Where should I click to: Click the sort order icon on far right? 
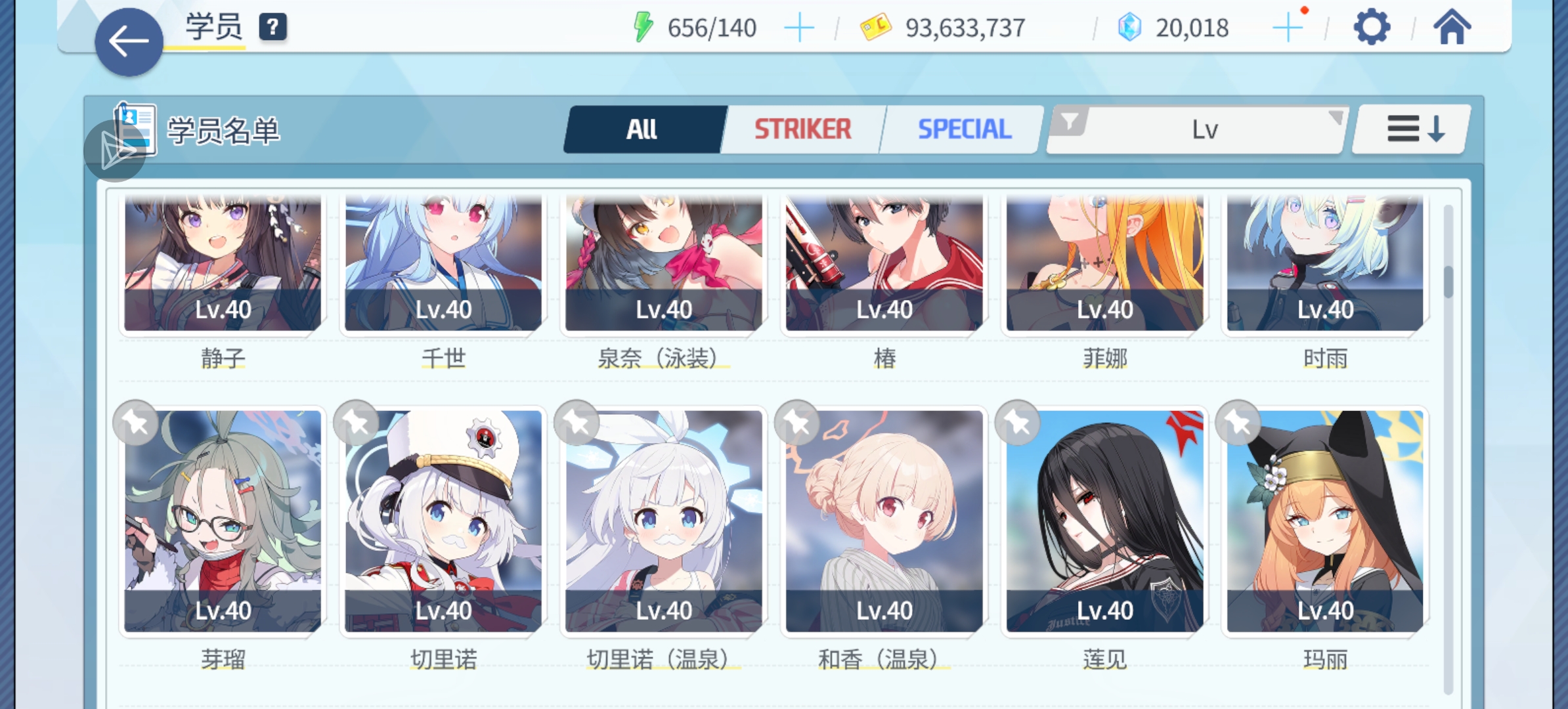(1410, 127)
